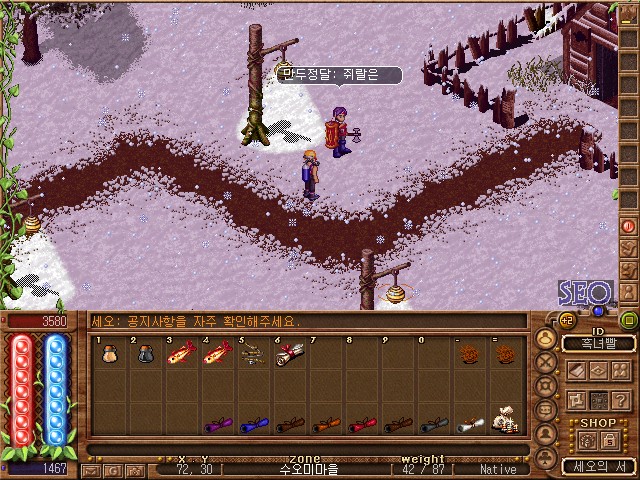Click the +2 gold round button
Viewport: 640px width, 480px height.
(x=567, y=319)
